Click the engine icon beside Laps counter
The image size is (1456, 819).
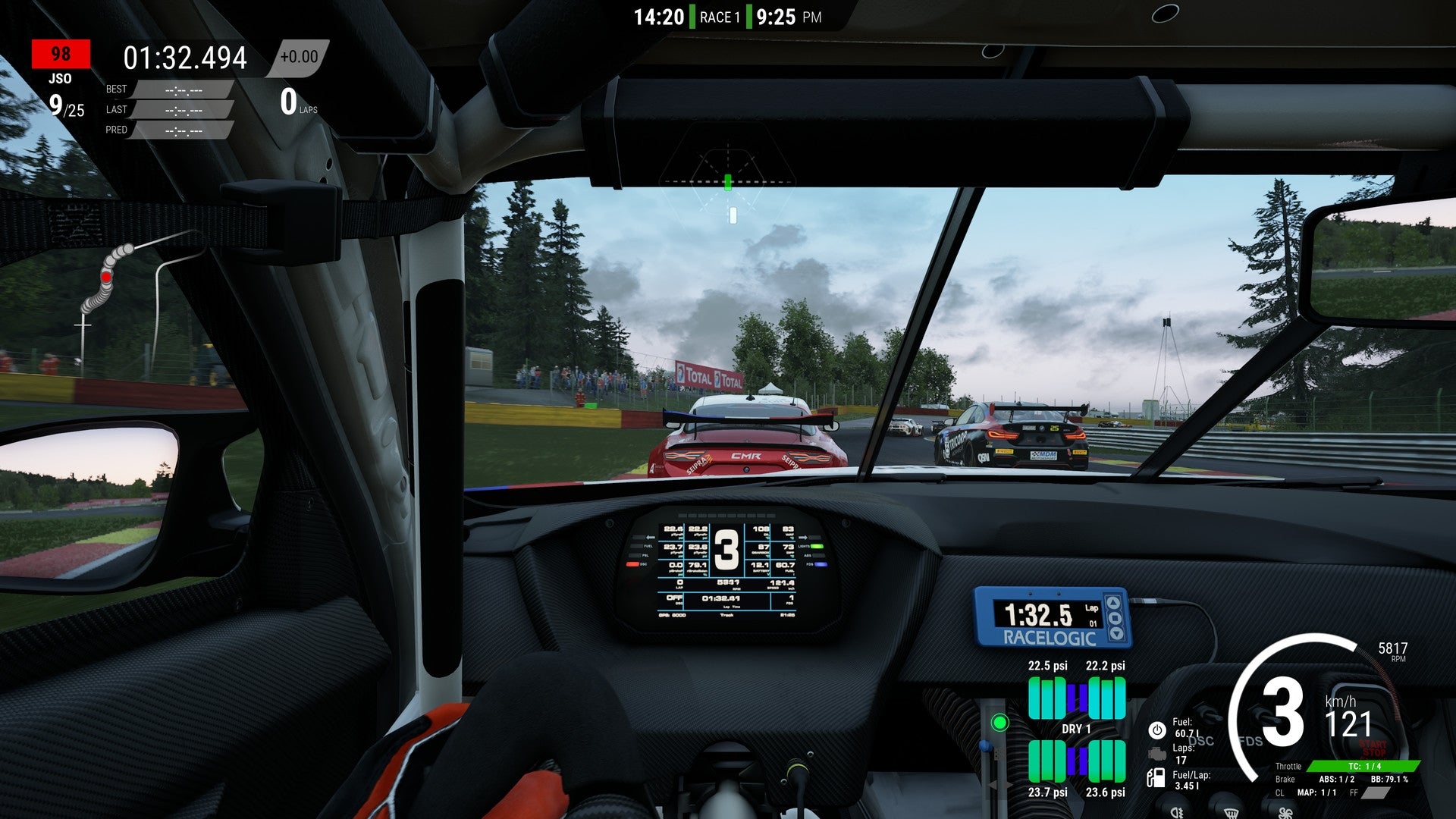click(1156, 752)
